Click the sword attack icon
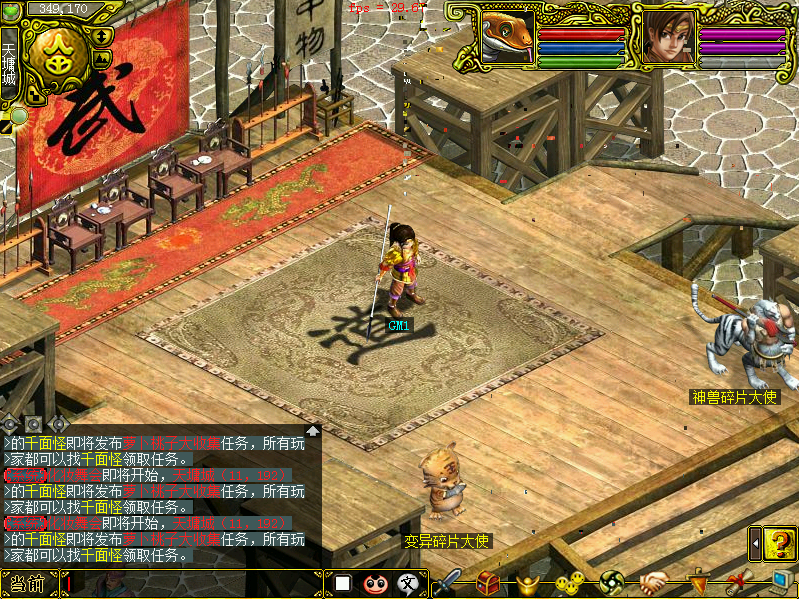The height and width of the screenshot is (599, 799). click(447, 582)
